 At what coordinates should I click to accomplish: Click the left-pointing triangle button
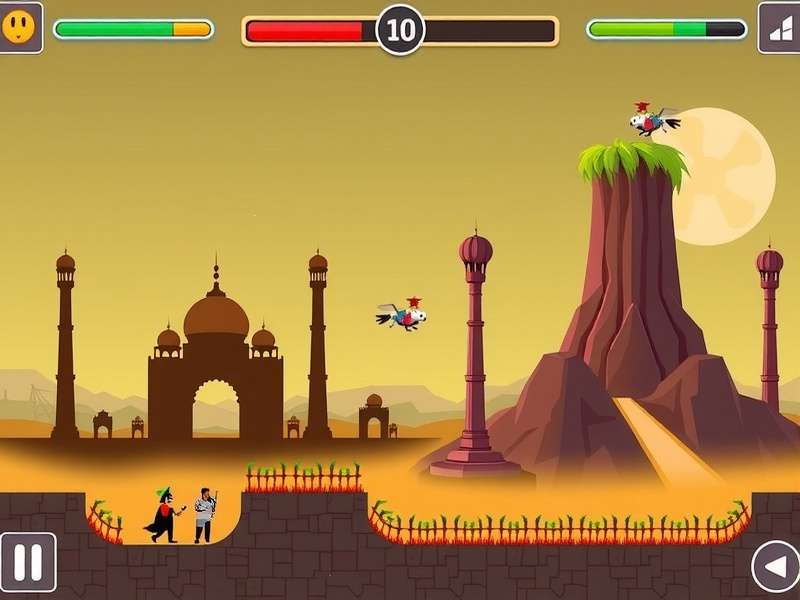tap(775, 567)
